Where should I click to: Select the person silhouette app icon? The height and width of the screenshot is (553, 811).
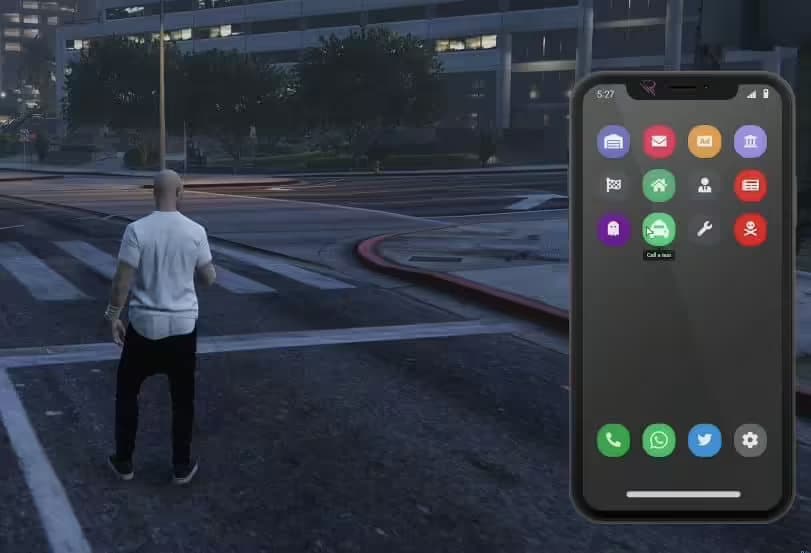click(x=704, y=185)
